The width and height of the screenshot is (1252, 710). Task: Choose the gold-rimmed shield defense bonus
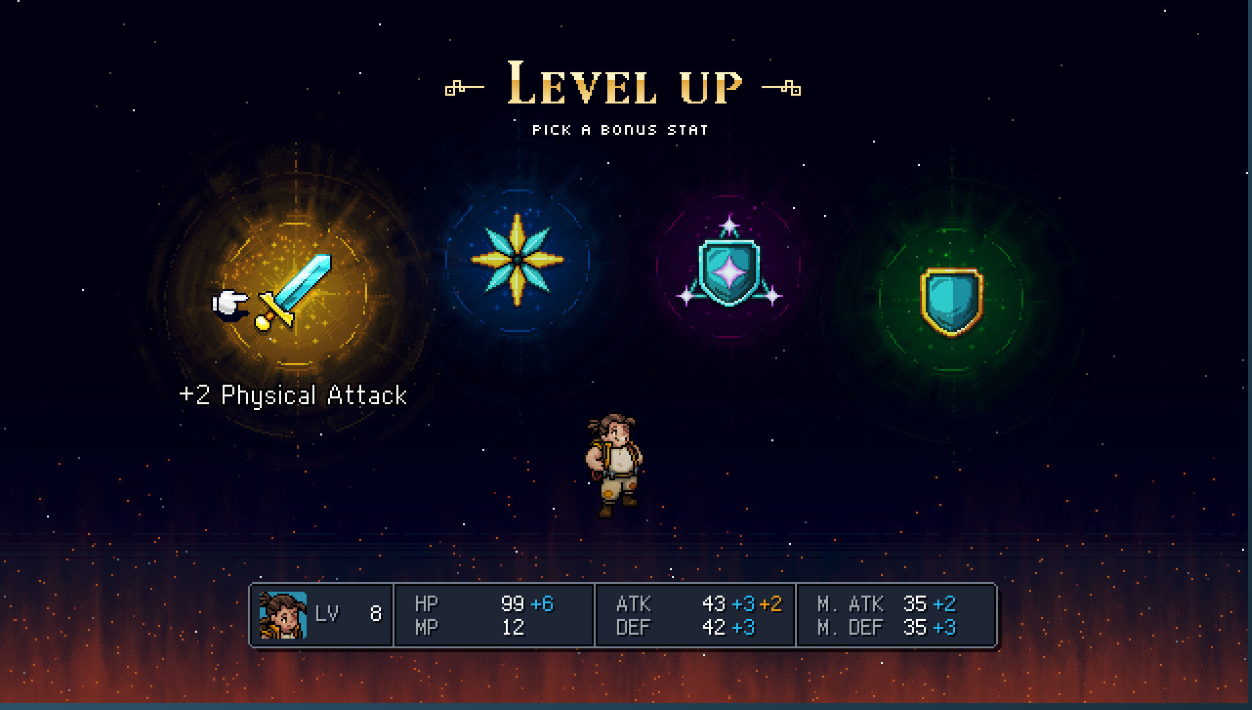951,299
